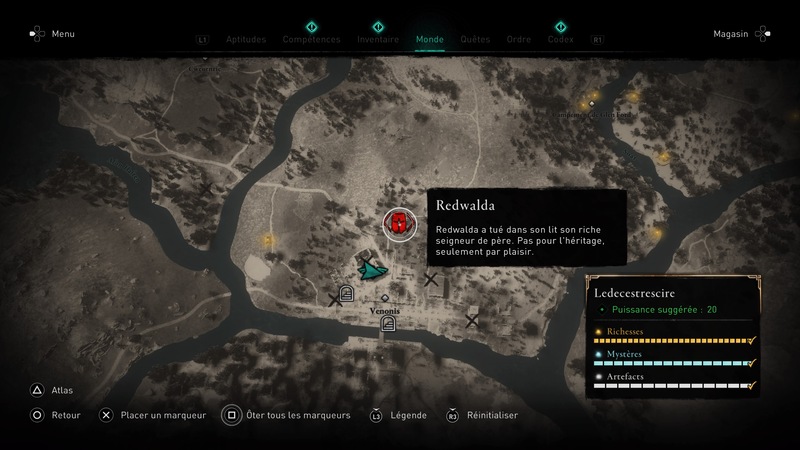Select the Venonis location label on map
800x450 pixels.
(385, 311)
